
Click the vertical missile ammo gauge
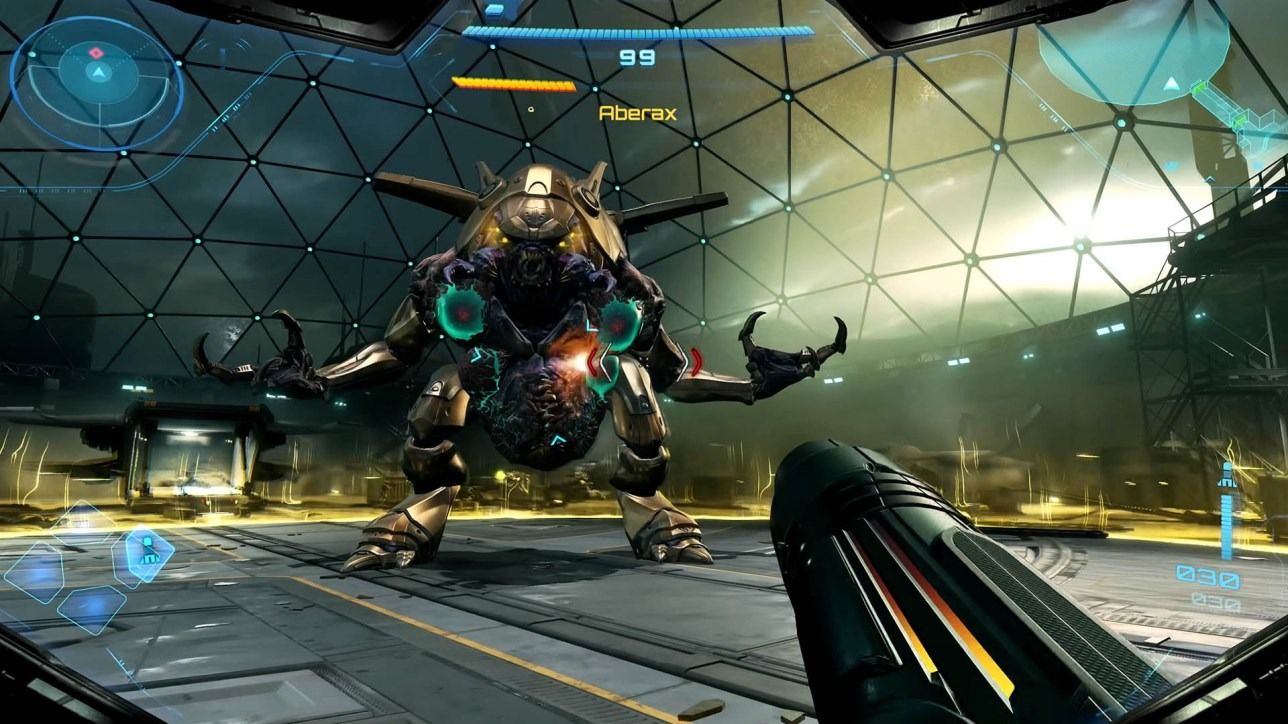[x=1226, y=525]
